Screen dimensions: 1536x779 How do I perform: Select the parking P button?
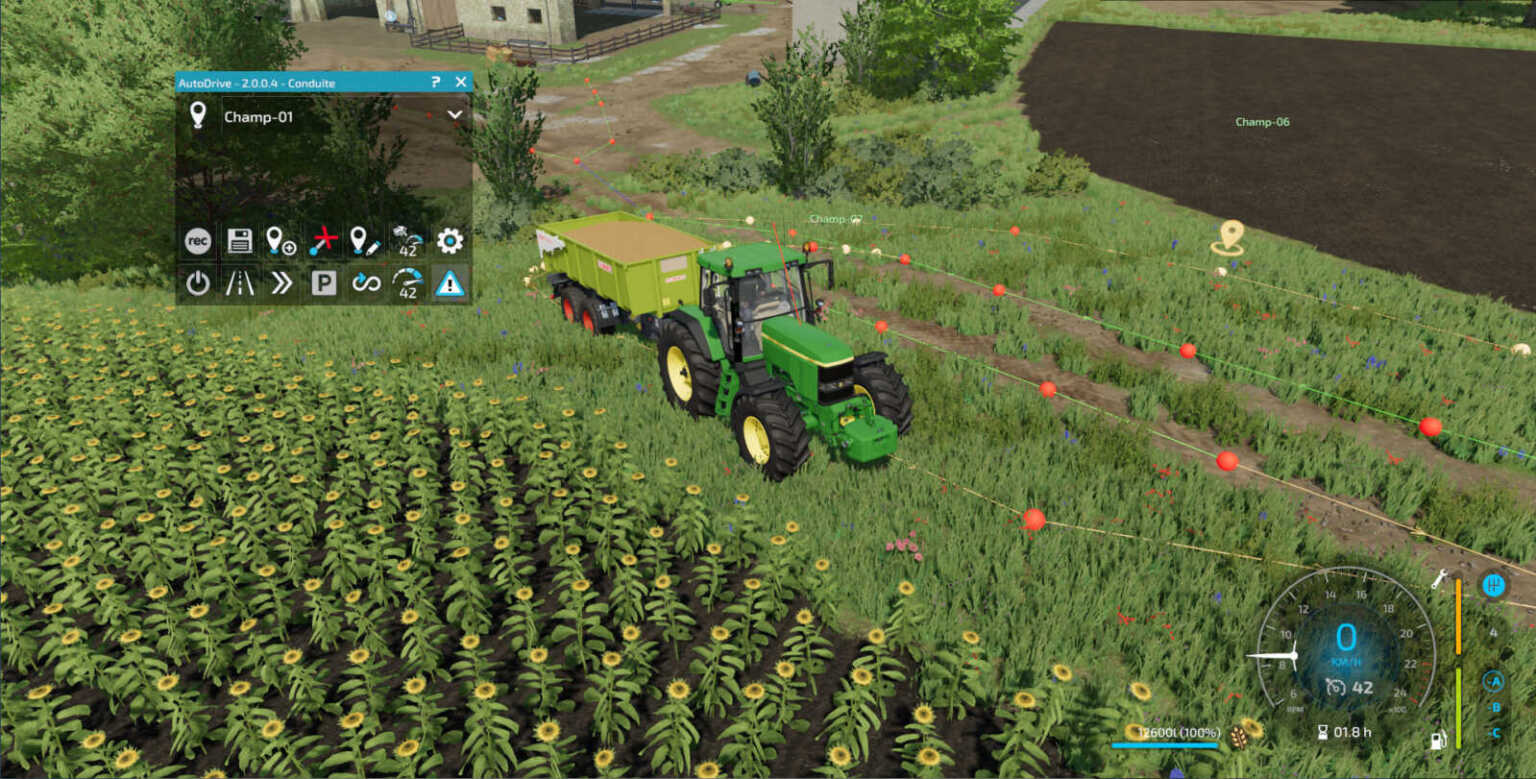[323, 284]
